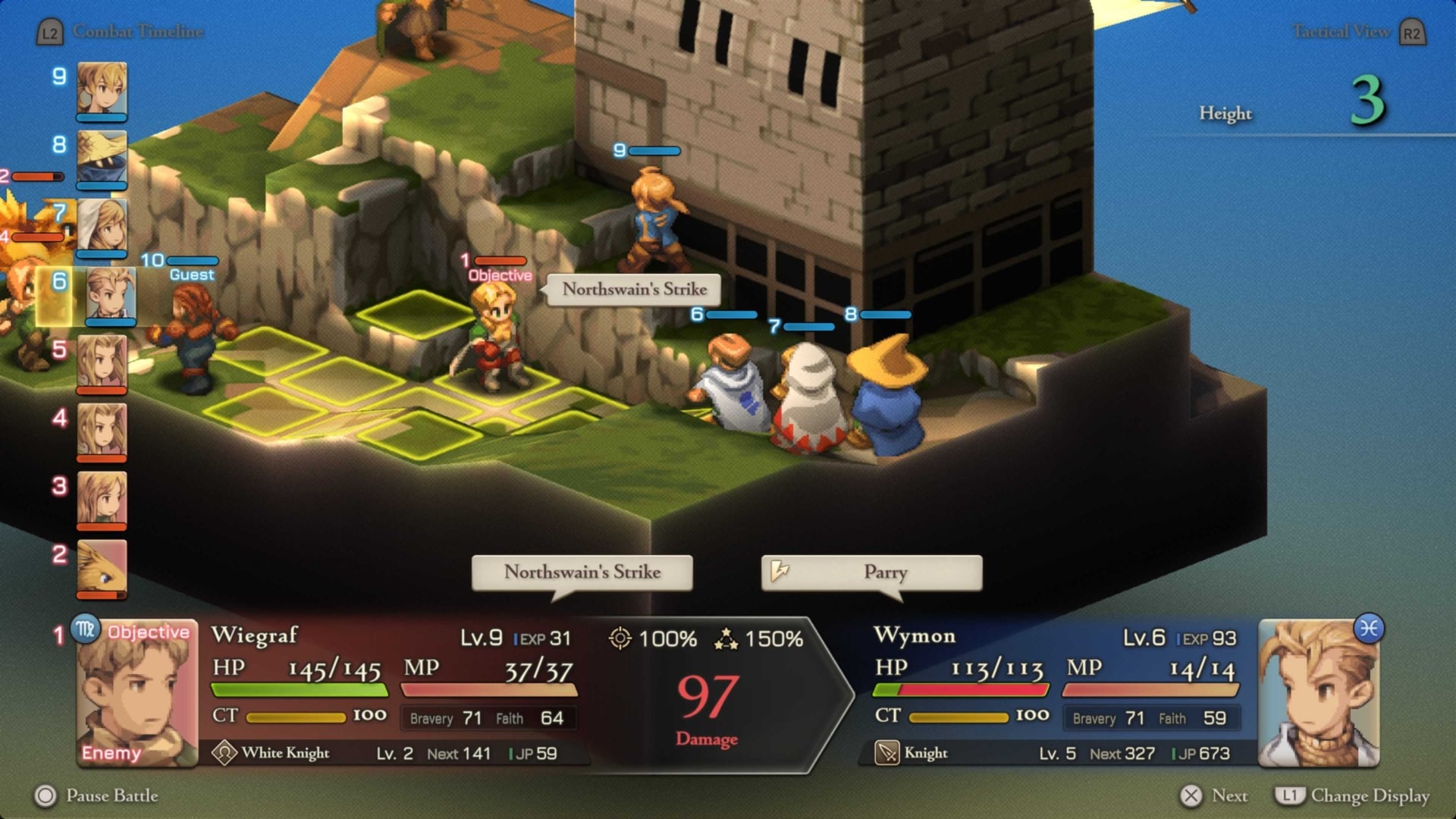Click the critical stars icon showing 150%
Screen dimensions: 1456x819
[726, 639]
